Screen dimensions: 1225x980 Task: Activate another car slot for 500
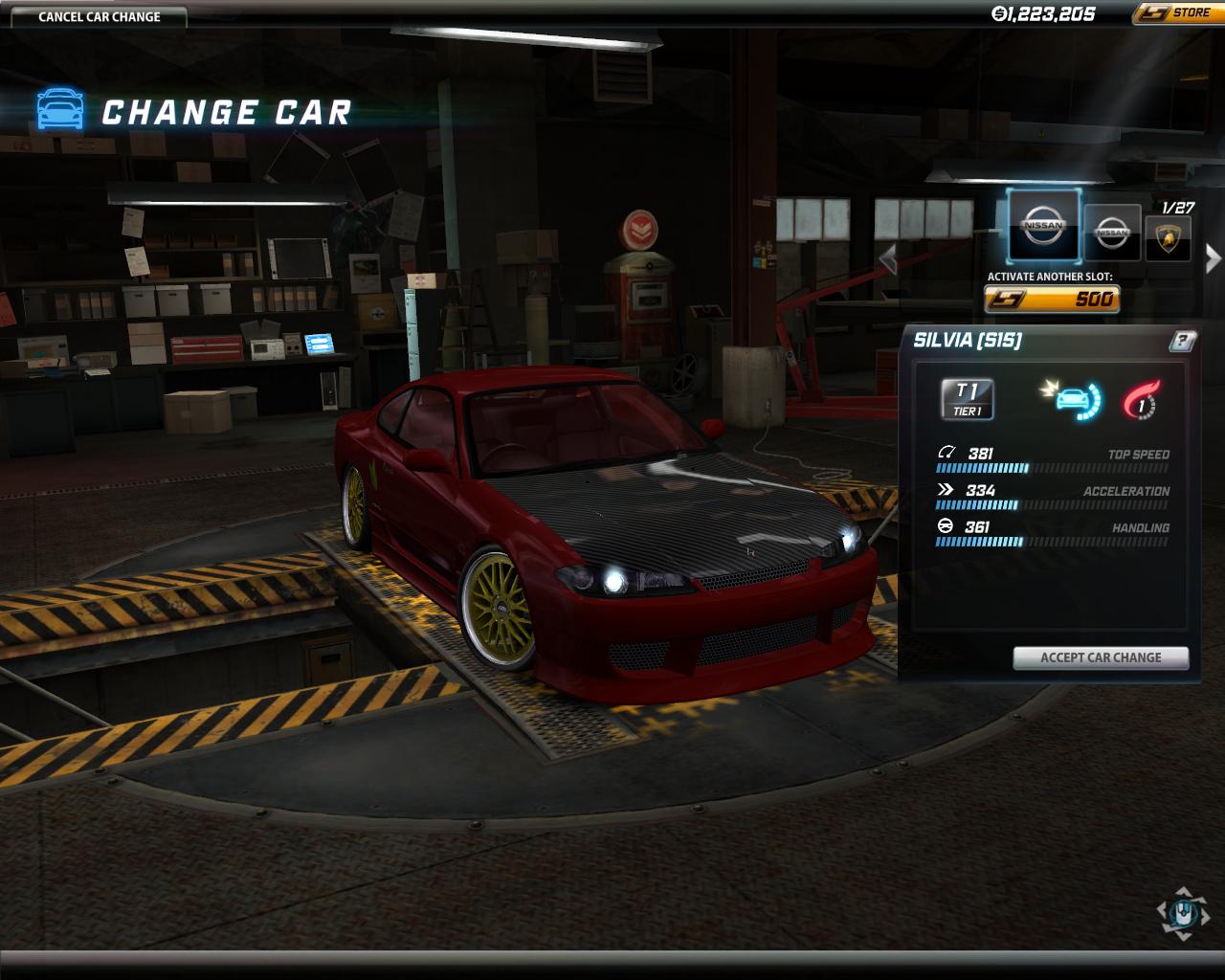1051,300
